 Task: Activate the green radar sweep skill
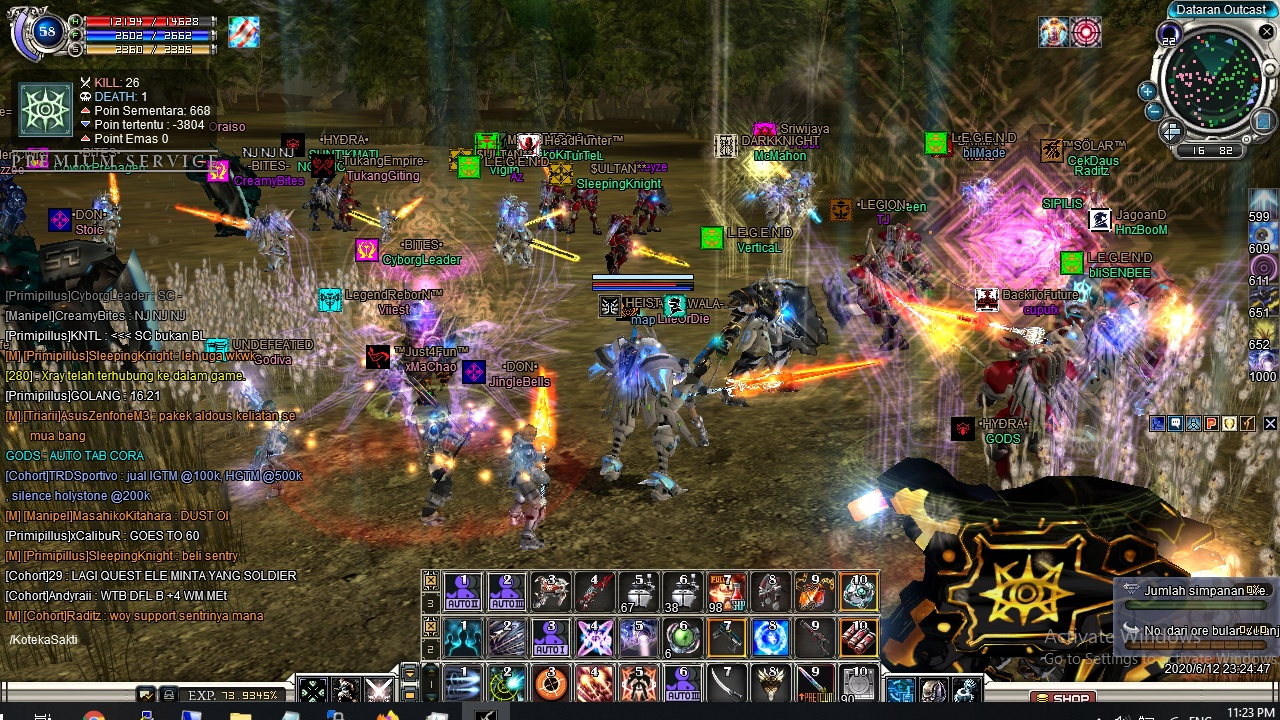507,684
